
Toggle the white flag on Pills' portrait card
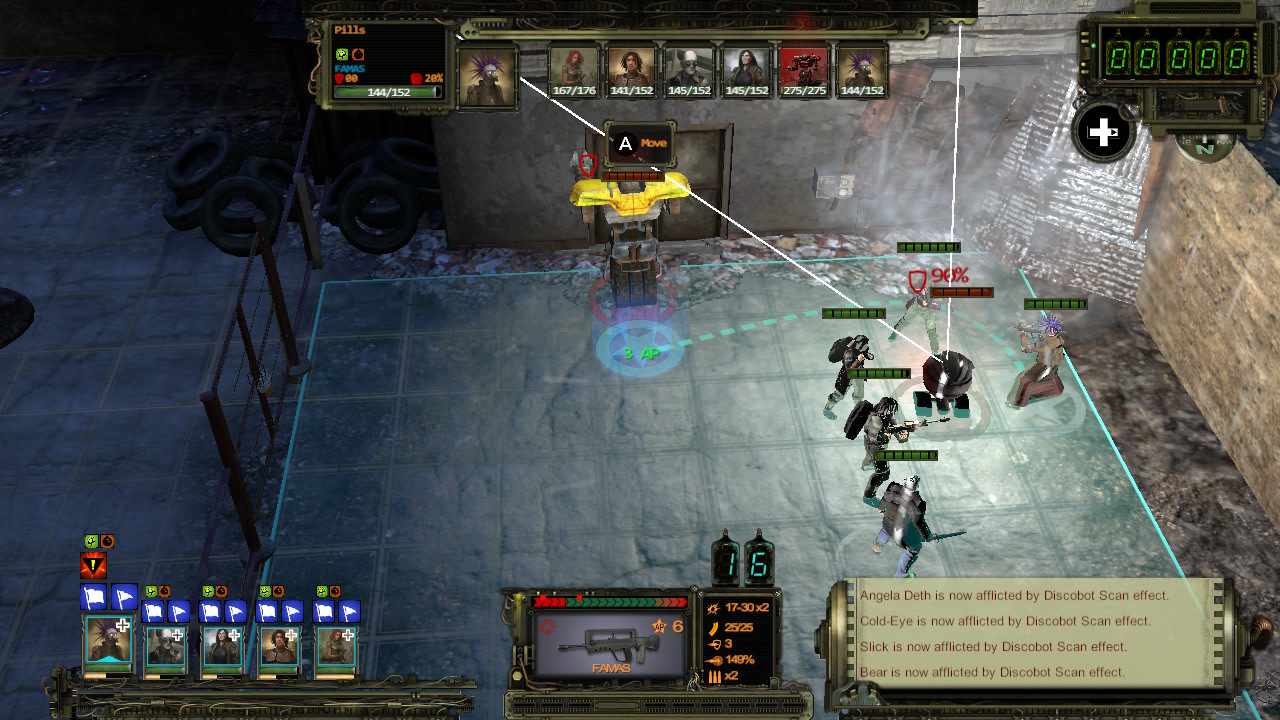93,596
